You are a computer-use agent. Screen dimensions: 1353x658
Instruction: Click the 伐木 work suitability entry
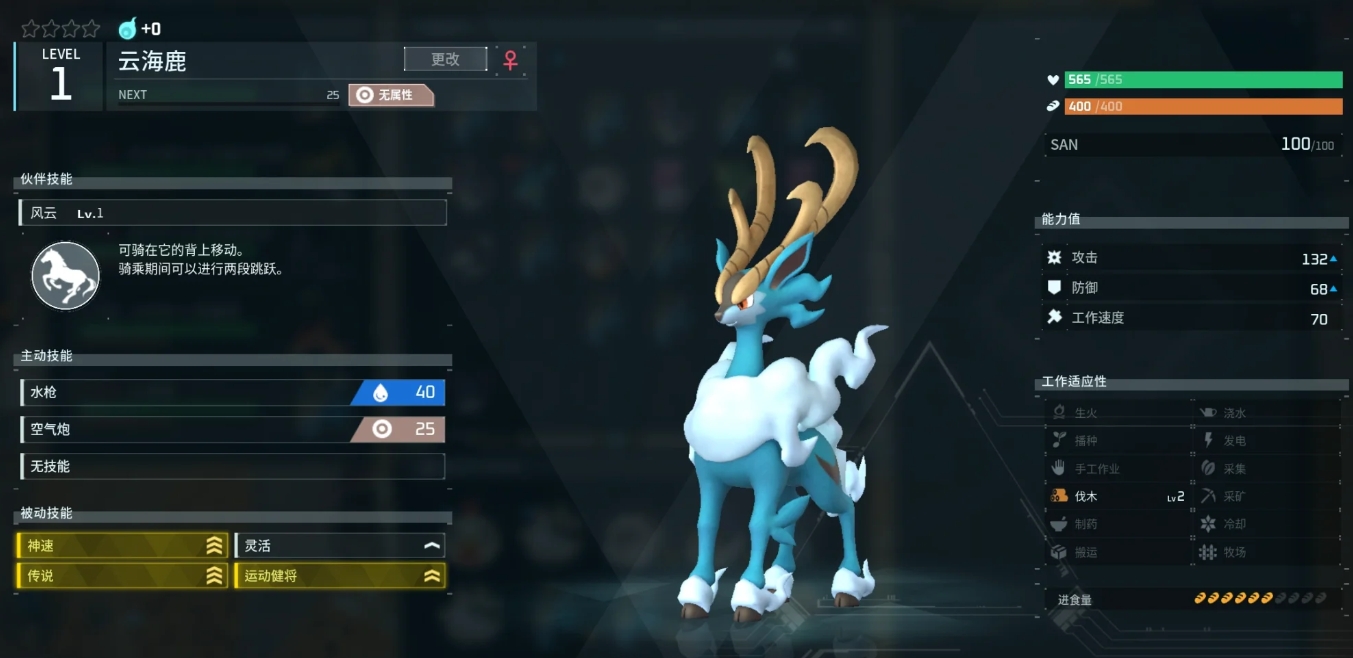coord(1117,496)
